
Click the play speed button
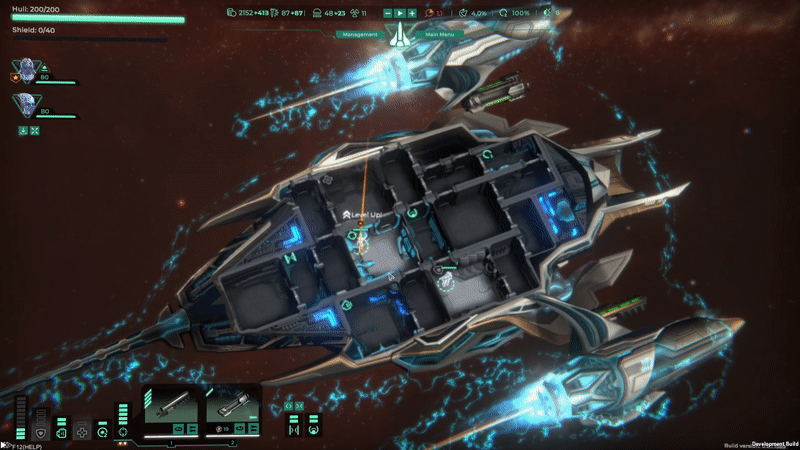point(400,13)
